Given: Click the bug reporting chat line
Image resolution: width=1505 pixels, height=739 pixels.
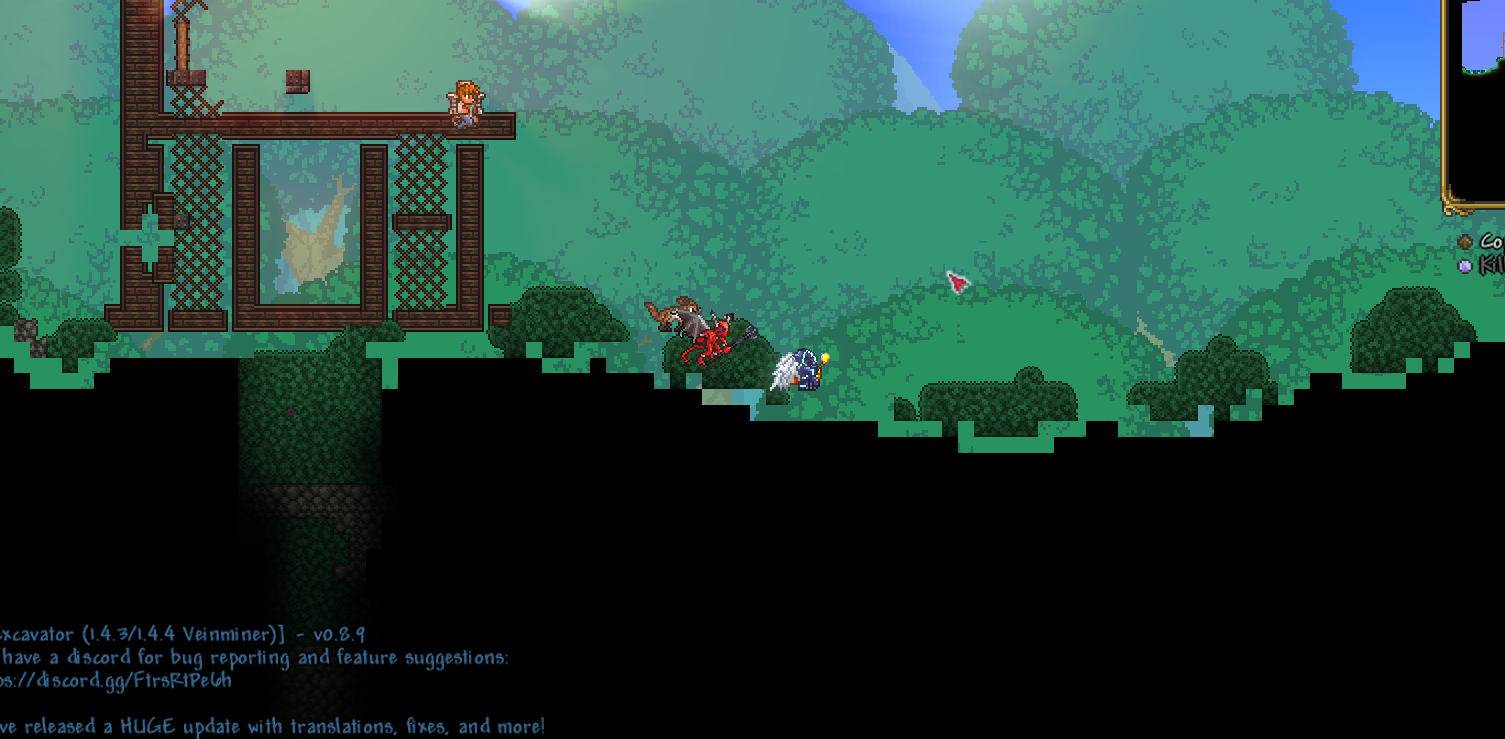Looking at the screenshot, I should (255, 658).
